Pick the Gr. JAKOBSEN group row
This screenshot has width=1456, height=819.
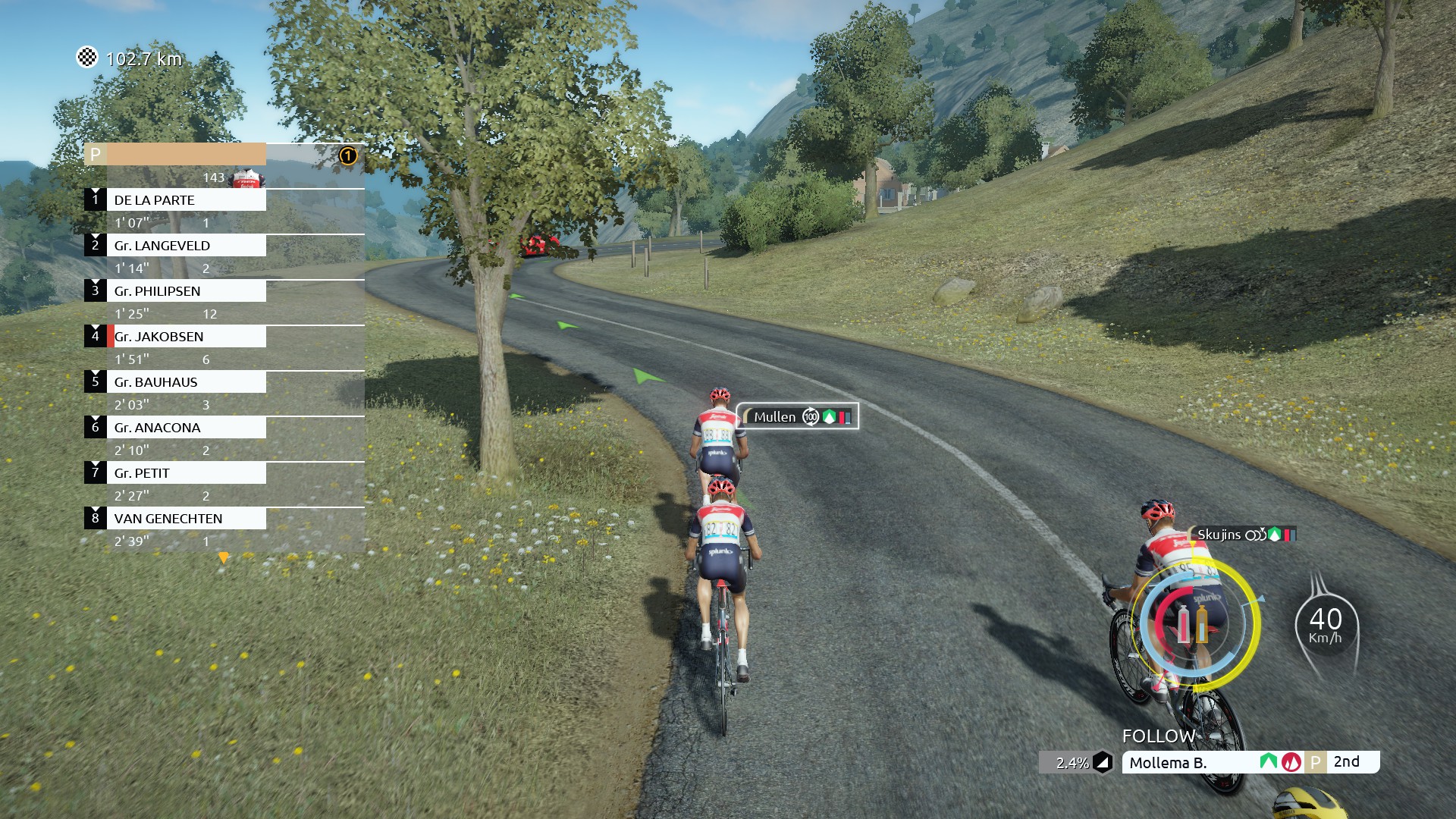click(186, 337)
